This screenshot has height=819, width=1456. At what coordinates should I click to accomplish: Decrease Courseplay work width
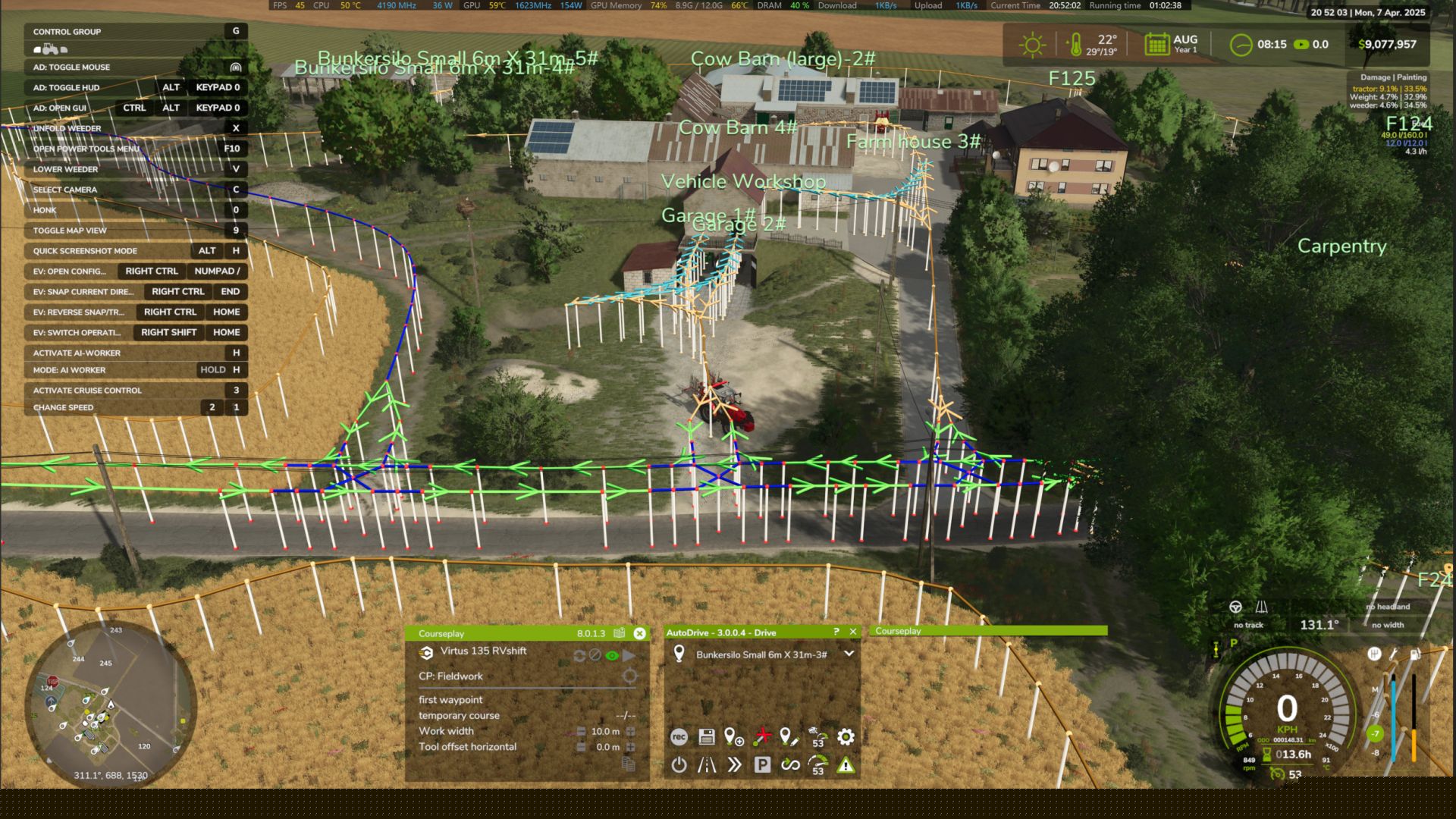point(581,732)
